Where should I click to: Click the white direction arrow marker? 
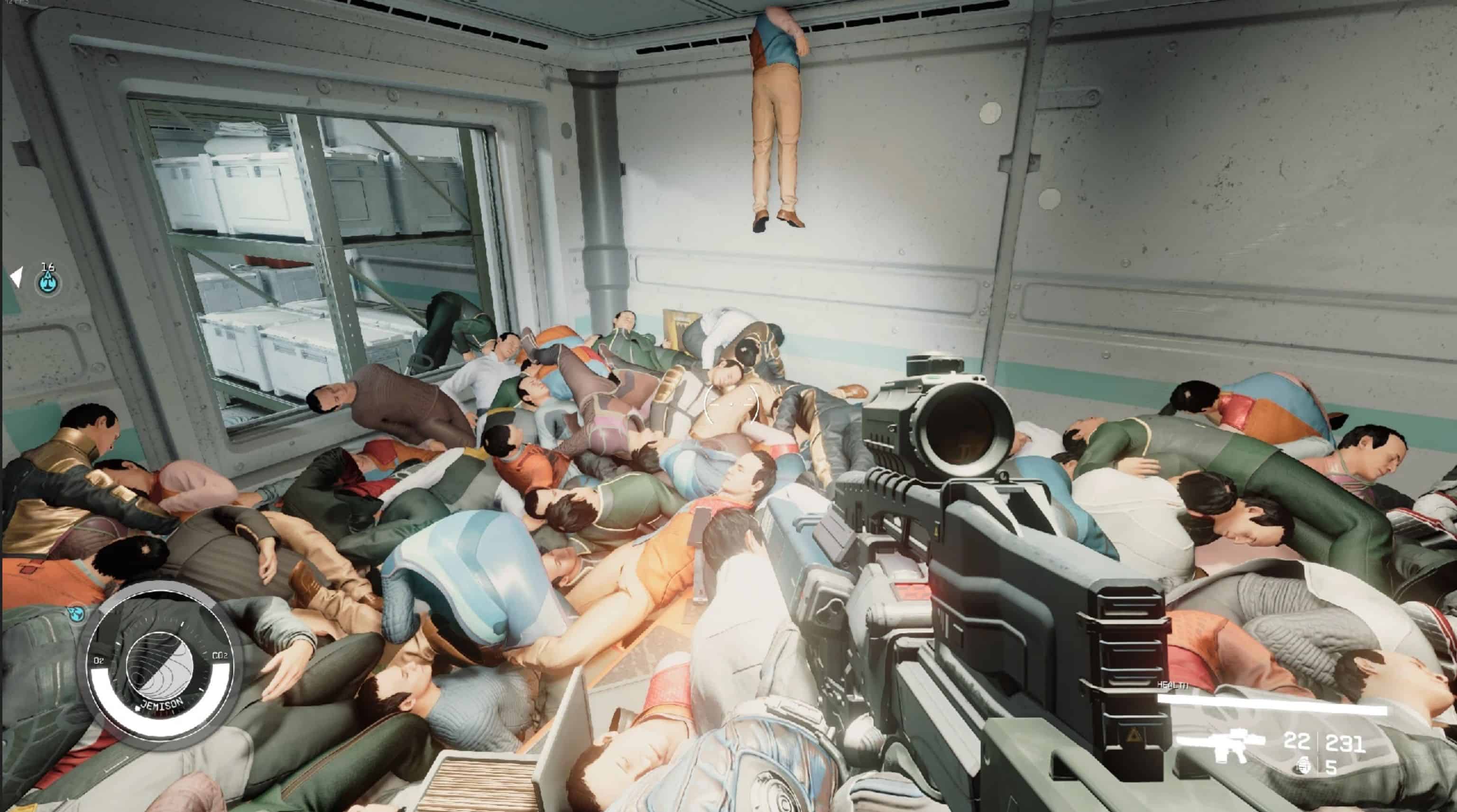(x=17, y=277)
